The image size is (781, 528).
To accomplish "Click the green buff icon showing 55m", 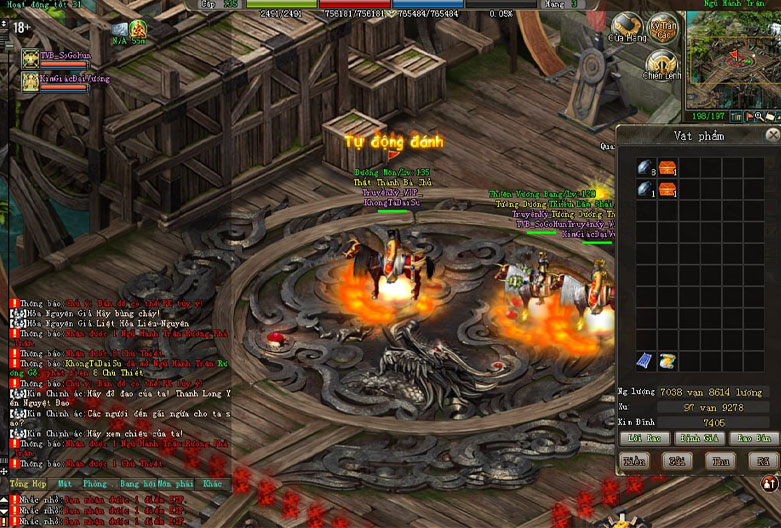I will point(138,29).
